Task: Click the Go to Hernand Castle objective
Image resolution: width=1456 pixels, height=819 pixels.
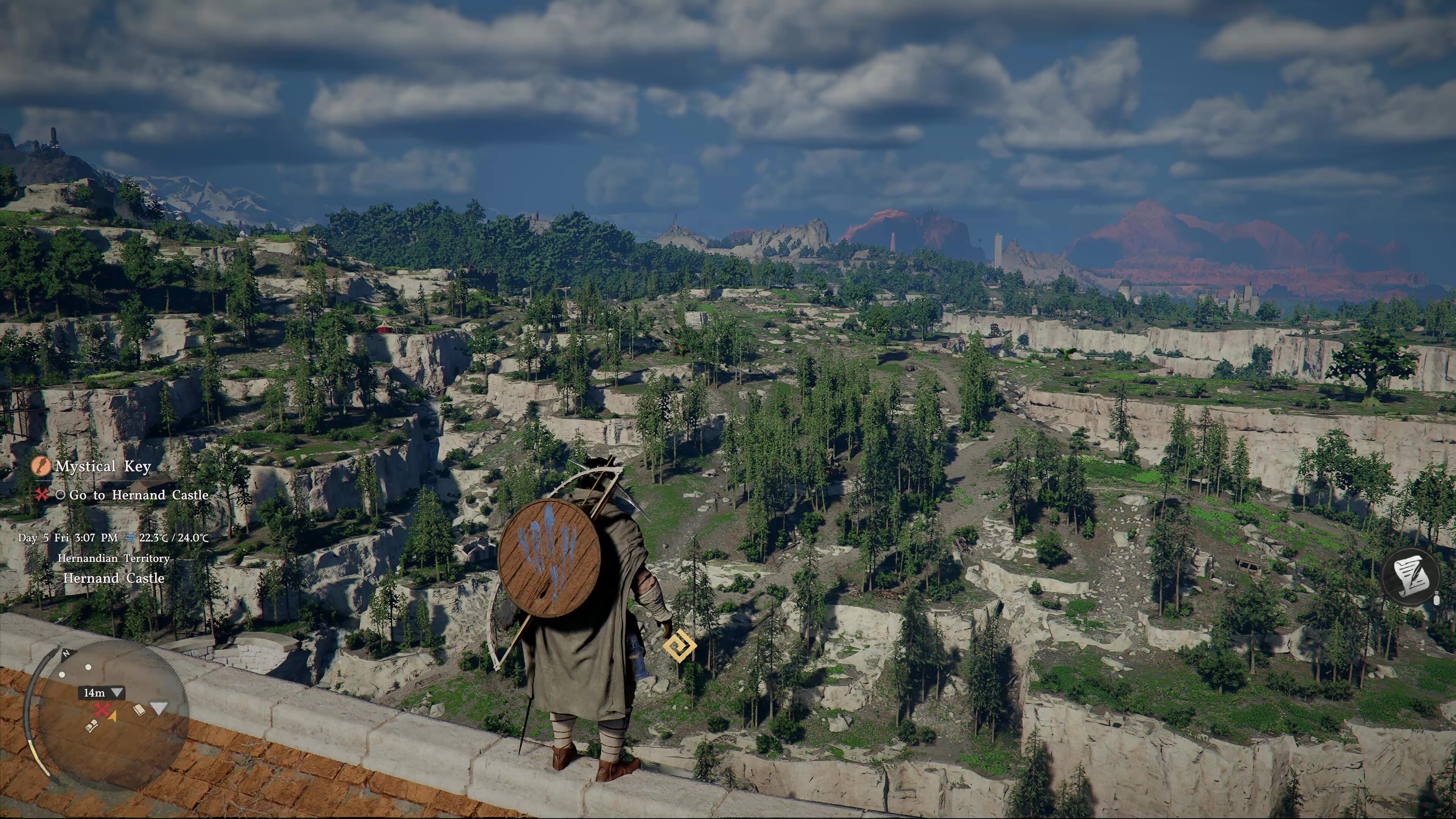Action: pyautogui.click(x=138, y=495)
